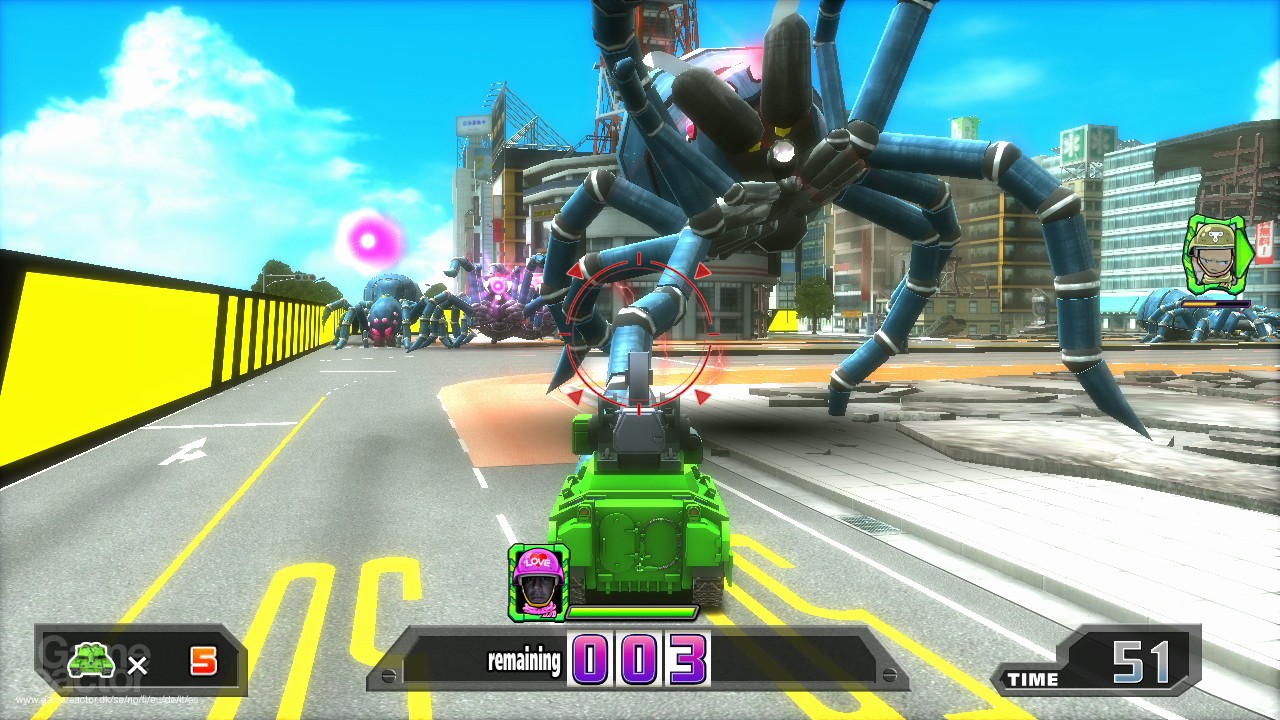Viewport: 1280px width, 720px height.
Task: Expand the green arrow next to the soldier portrait
Action: 1244,255
